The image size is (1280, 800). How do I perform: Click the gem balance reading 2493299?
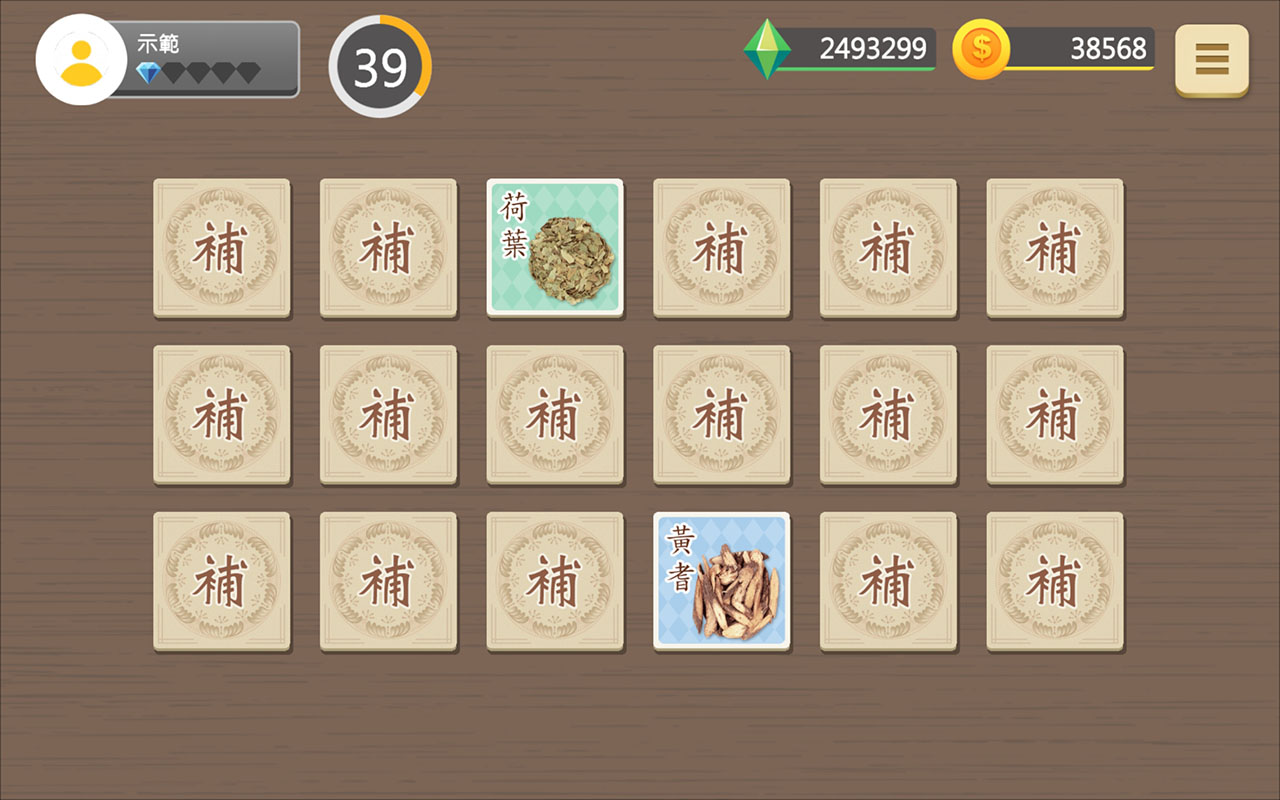[x=873, y=46]
